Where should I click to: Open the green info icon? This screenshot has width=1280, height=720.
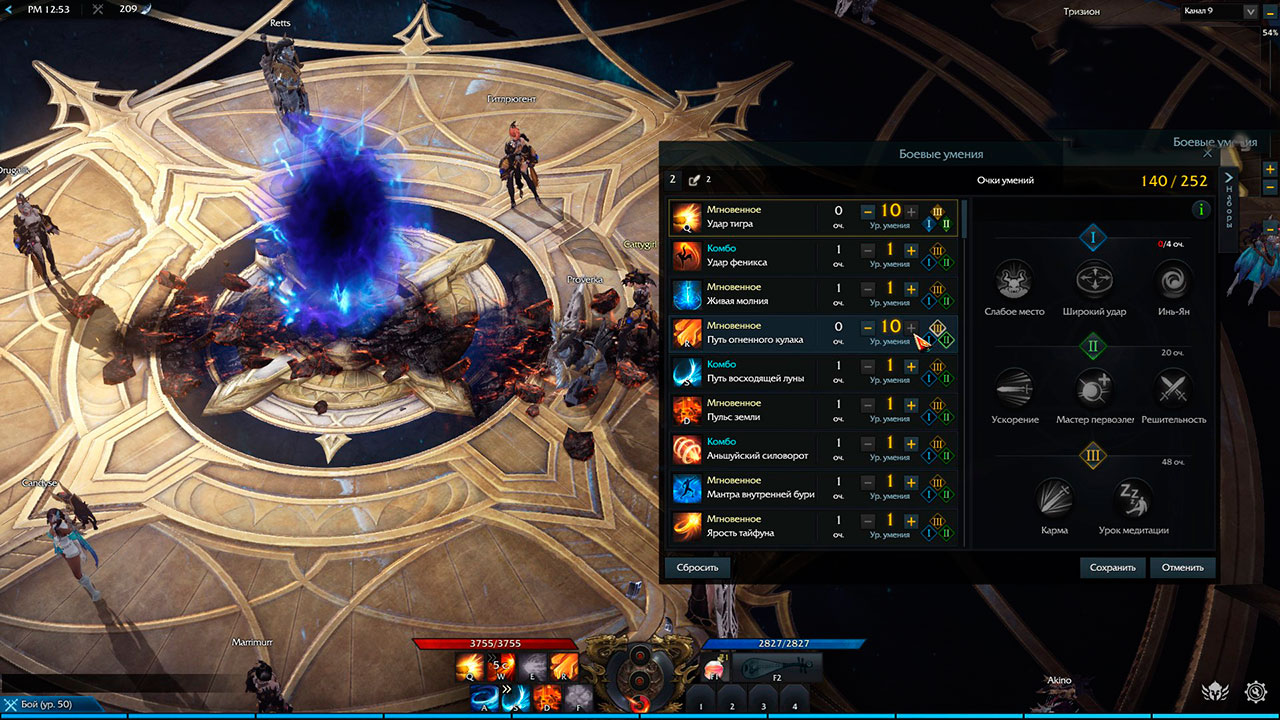click(1201, 210)
